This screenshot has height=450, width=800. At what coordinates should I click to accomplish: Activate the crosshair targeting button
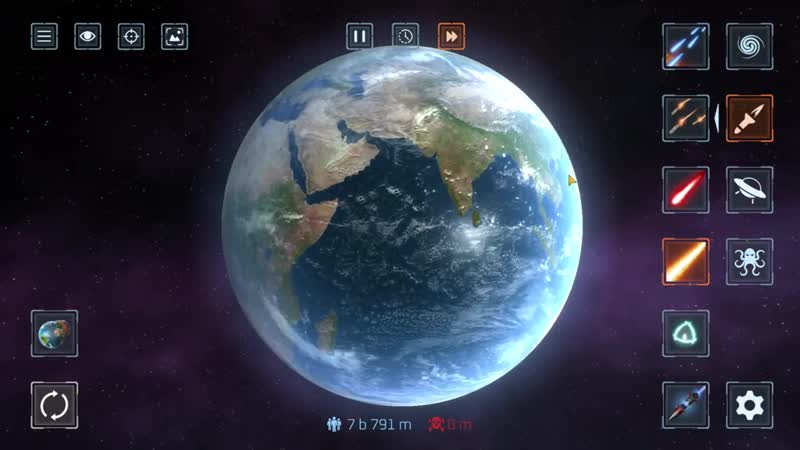tap(131, 37)
